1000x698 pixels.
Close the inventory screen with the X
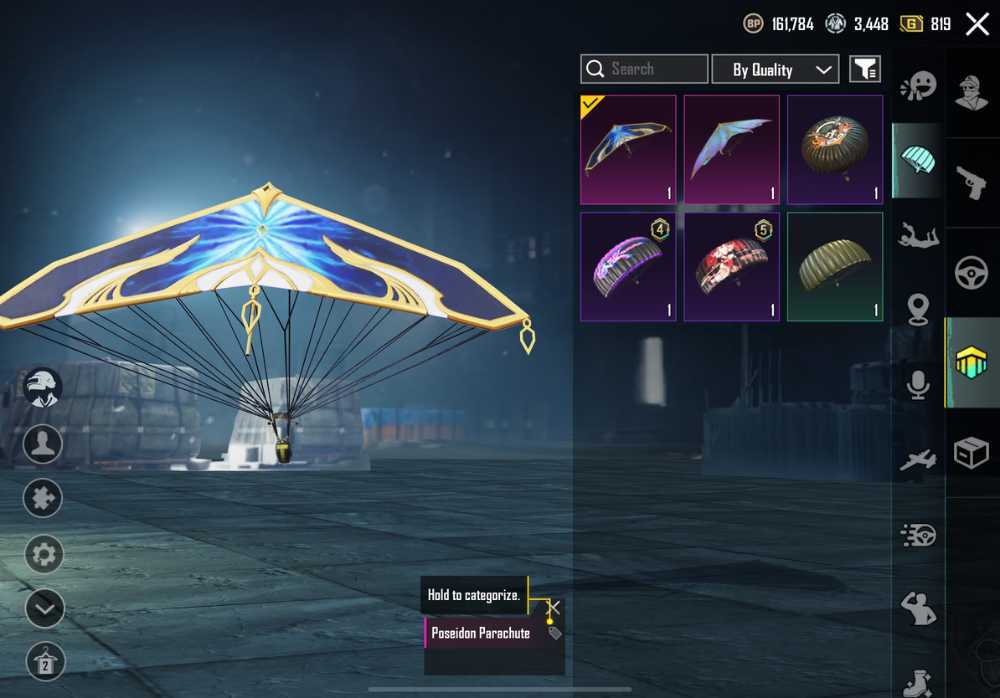976,24
